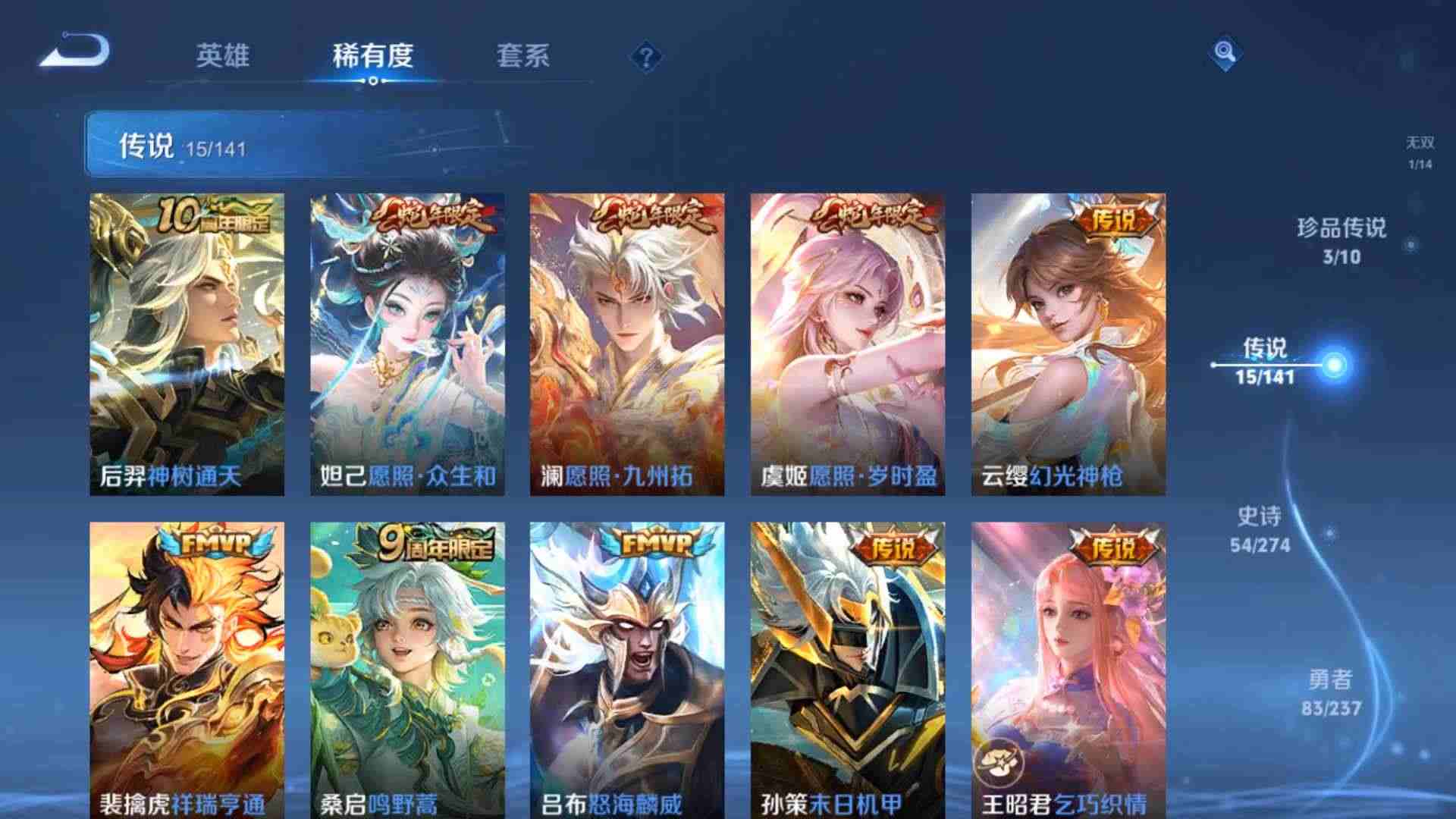Viewport: 1456px width, 819px height.
Task: Open search using the magnifier icon
Action: click(x=1225, y=53)
